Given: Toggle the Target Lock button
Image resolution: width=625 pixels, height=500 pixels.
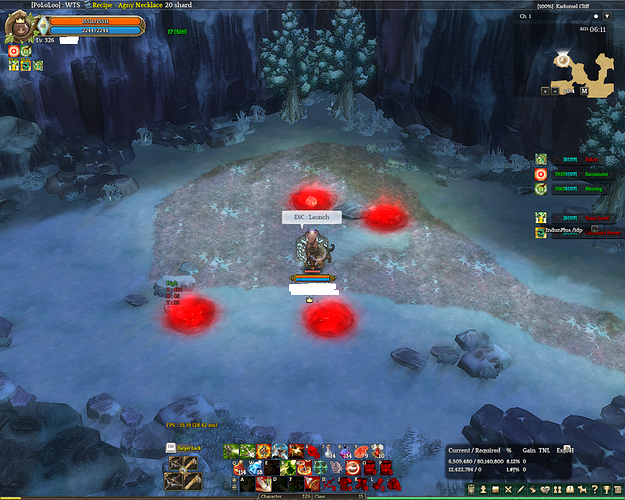Looking at the screenshot, I should (x=190, y=449).
